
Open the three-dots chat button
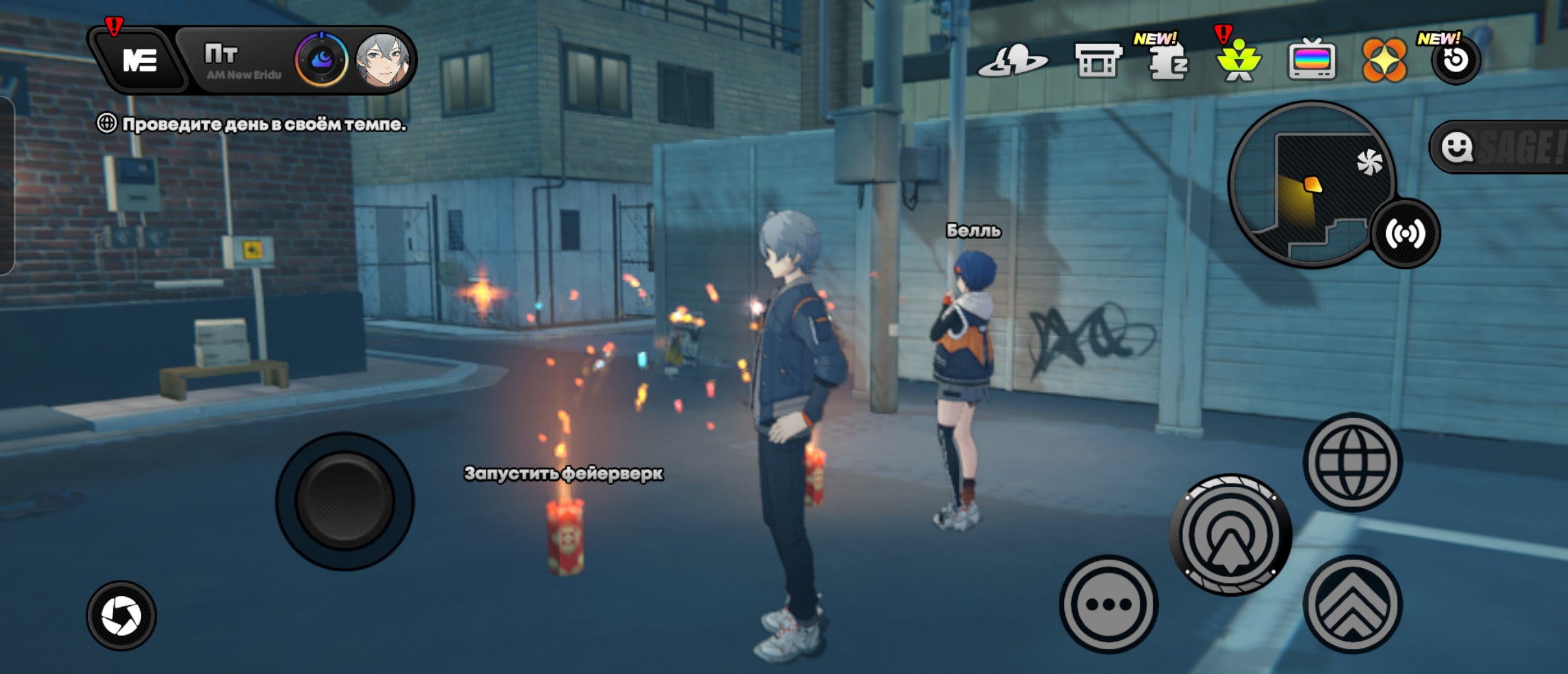coord(1108,604)
